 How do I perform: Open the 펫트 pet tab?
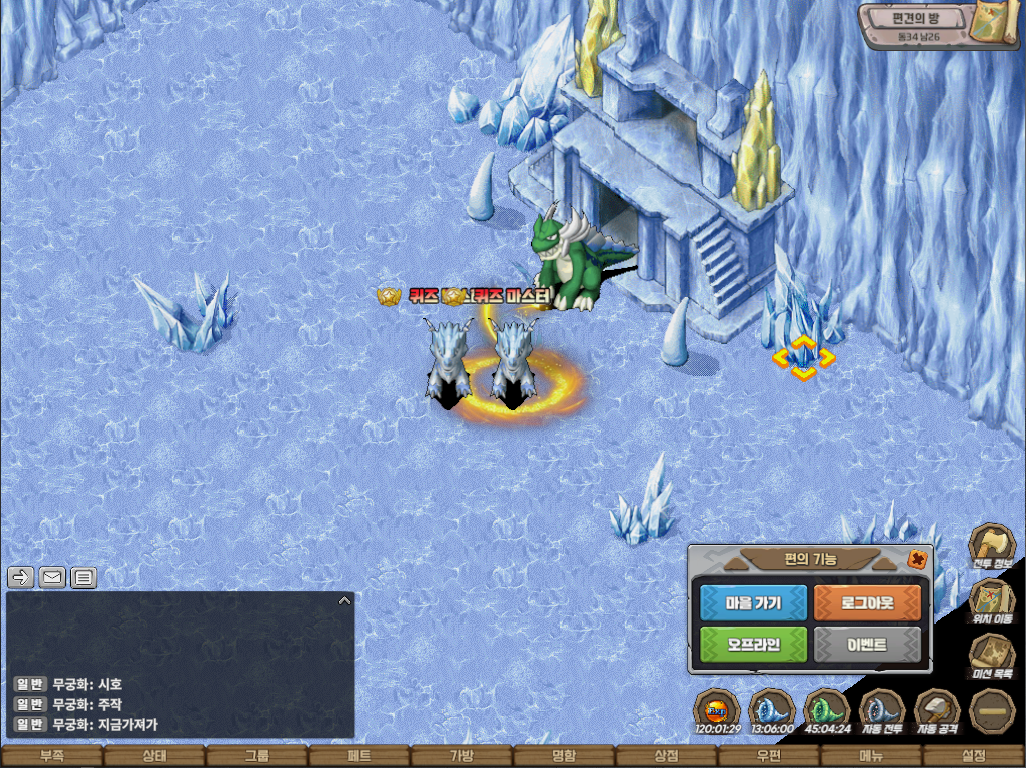(359, 757)
